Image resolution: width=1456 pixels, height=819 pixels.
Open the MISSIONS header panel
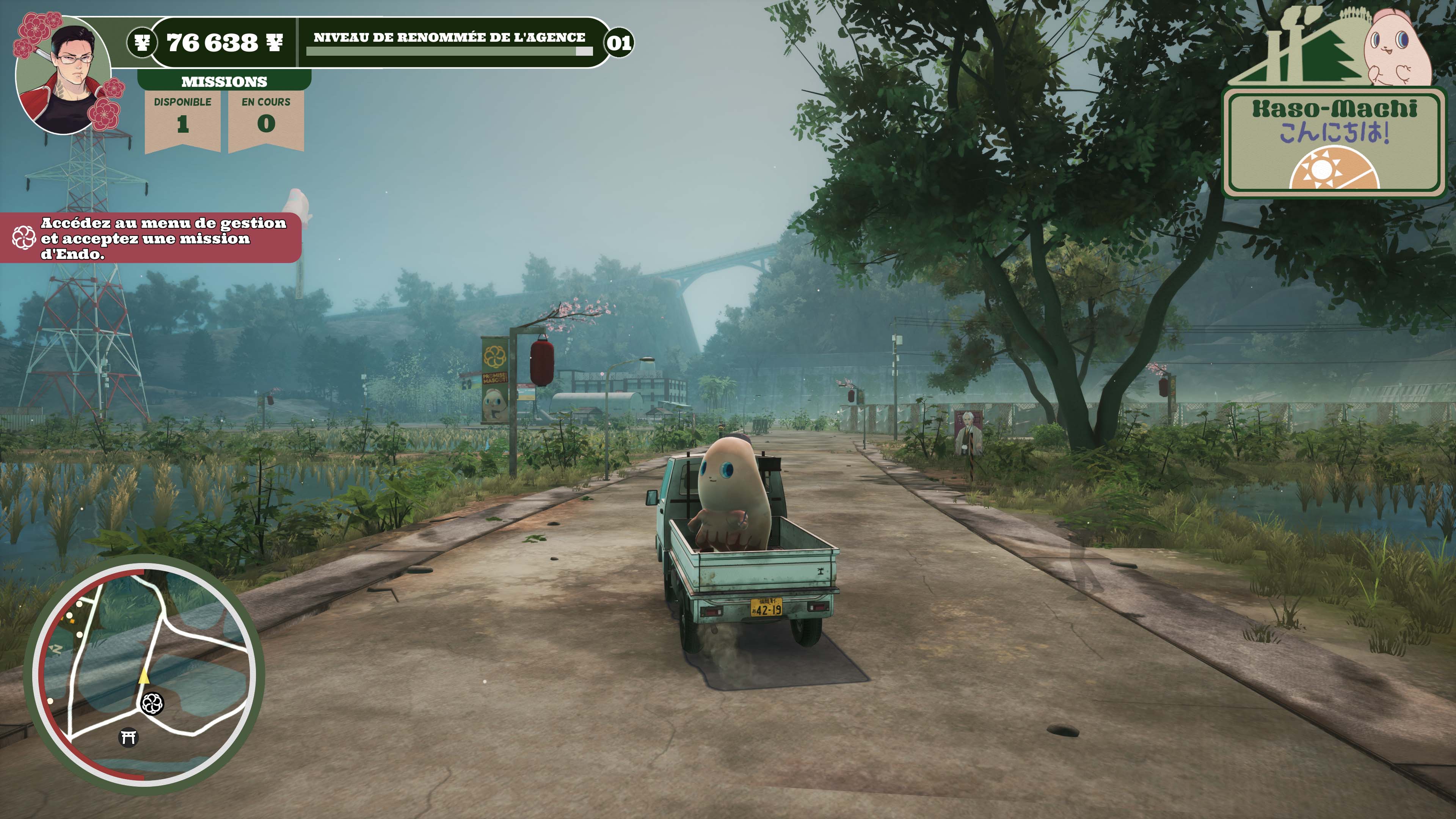click(x=224, y=82)
